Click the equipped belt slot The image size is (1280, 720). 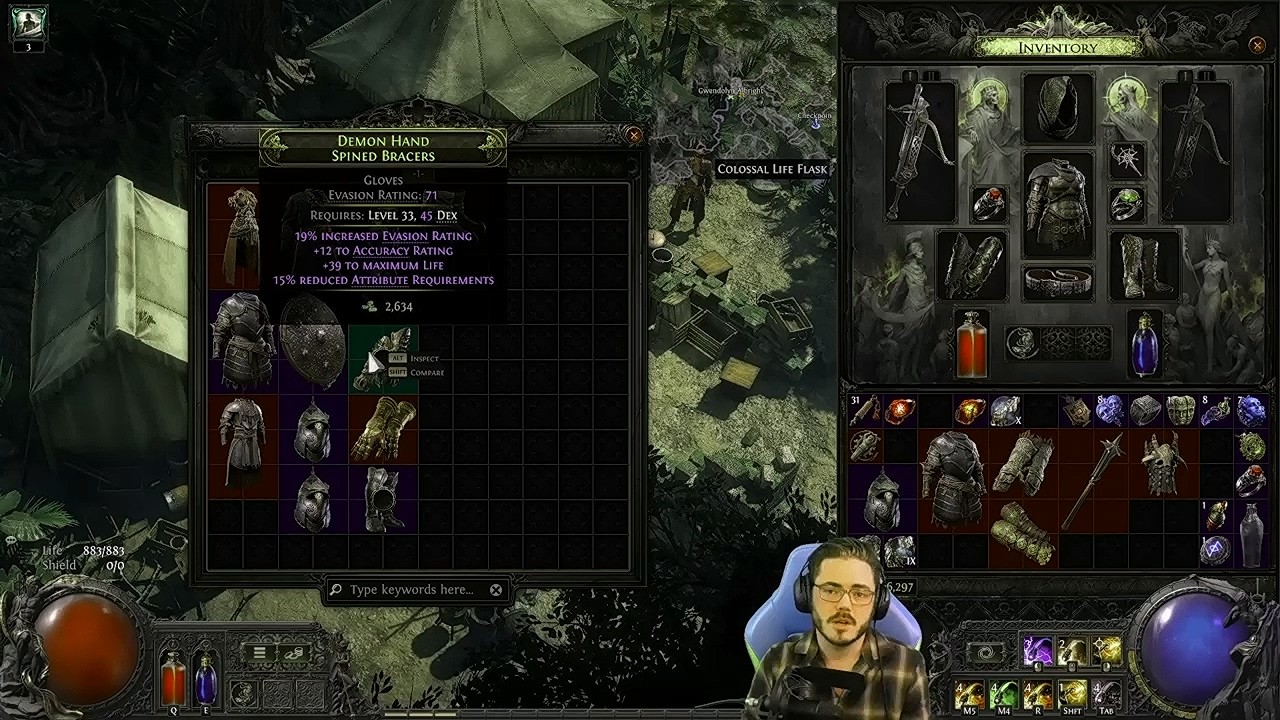[x=1058, y=283]
